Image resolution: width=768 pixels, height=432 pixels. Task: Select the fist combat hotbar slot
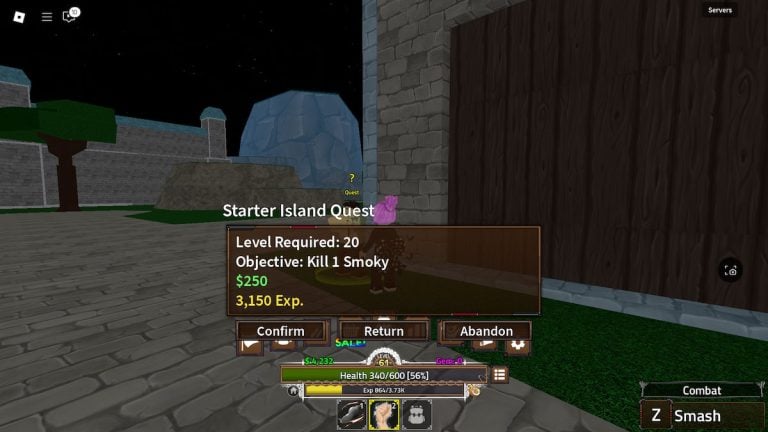384,414
